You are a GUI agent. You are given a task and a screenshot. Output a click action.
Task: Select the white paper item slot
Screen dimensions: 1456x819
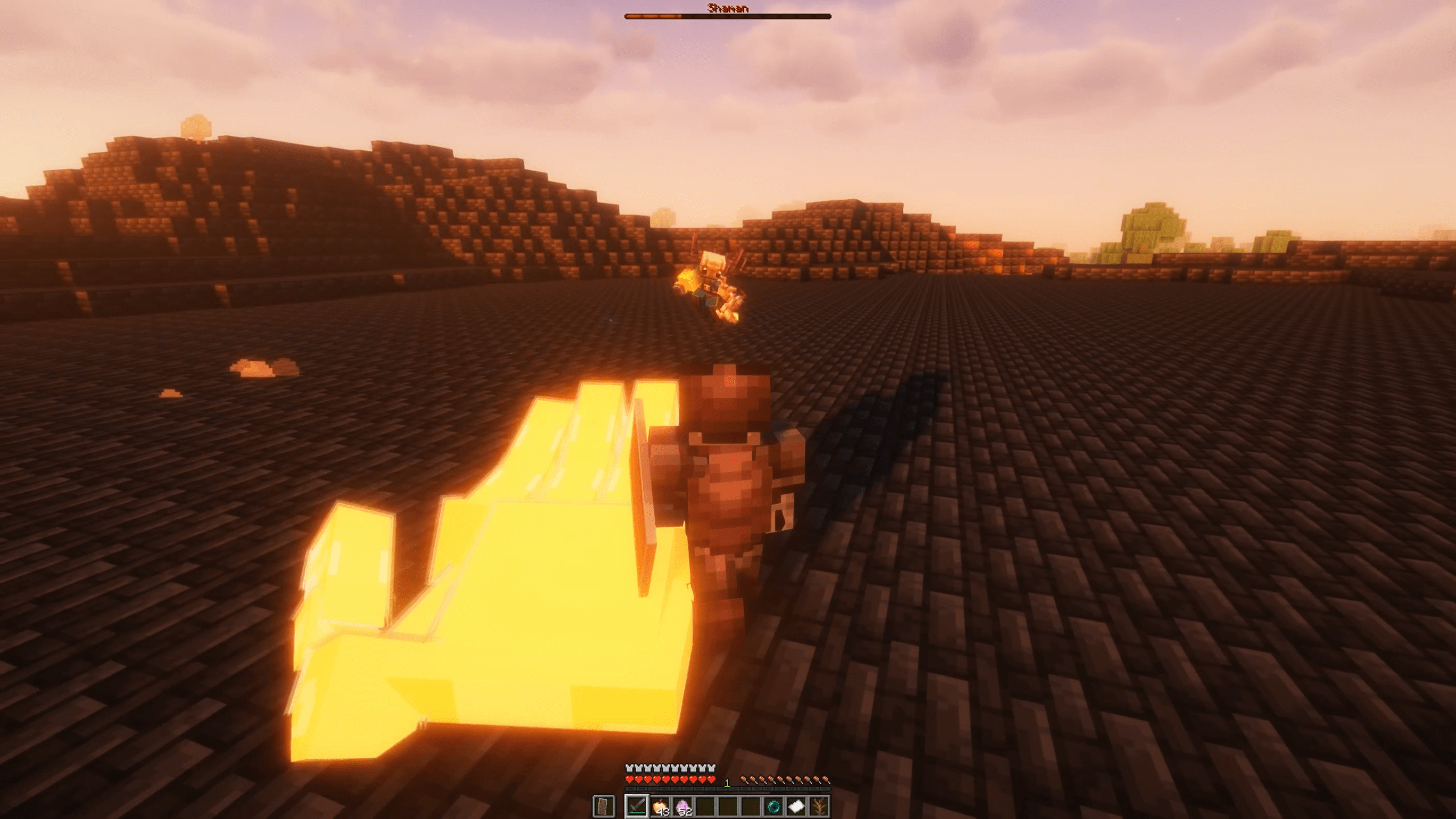pyautogui.click(x=796, y=806)
